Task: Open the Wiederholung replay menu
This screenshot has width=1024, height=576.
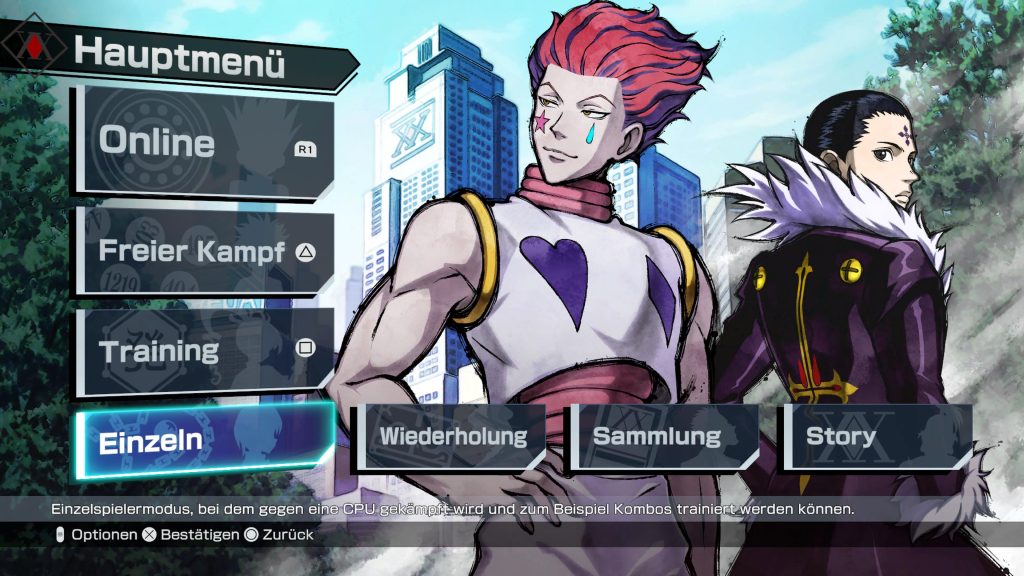Action: pos(454,437)
